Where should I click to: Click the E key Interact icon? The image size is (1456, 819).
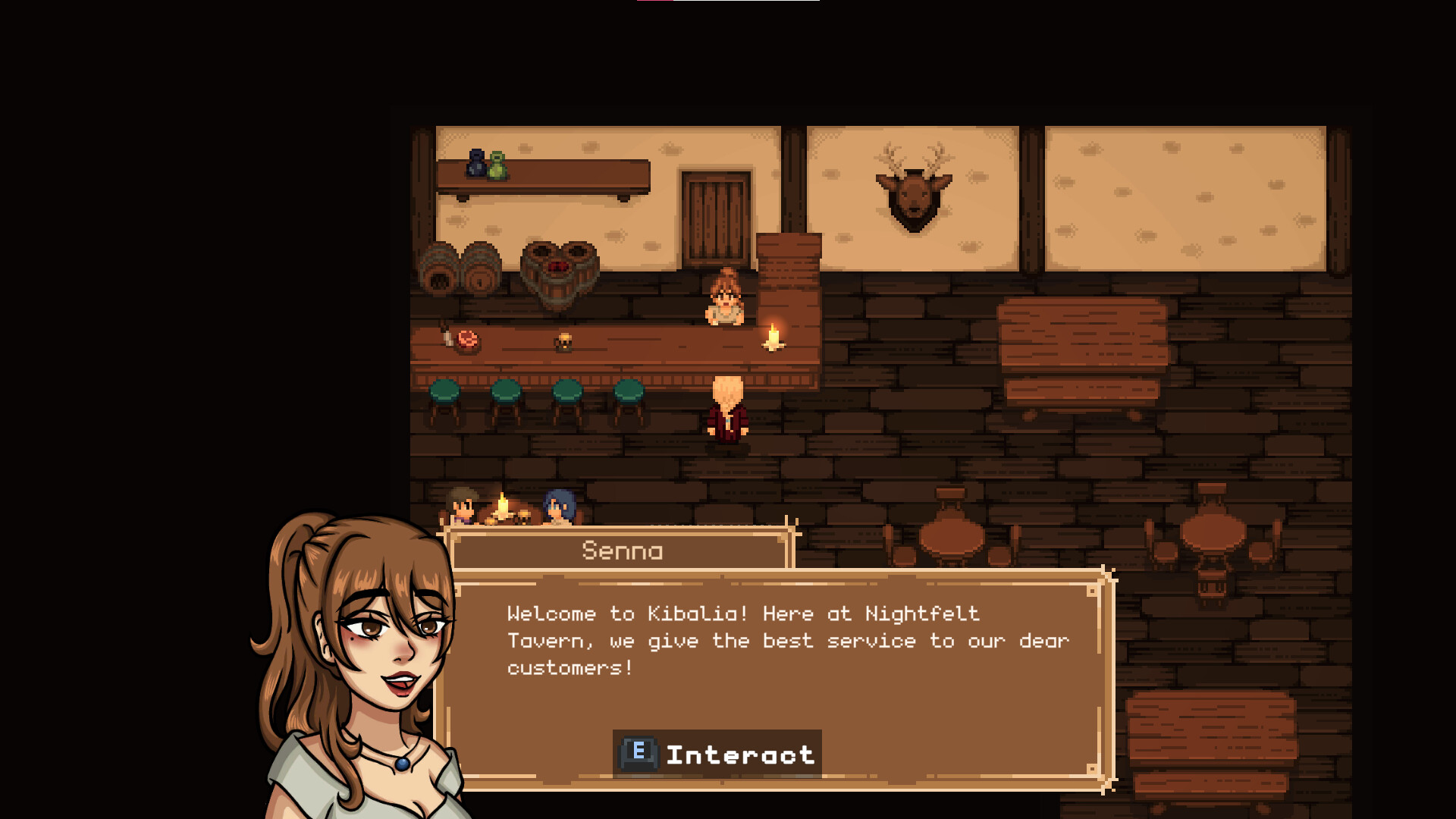tap(637, 753)
